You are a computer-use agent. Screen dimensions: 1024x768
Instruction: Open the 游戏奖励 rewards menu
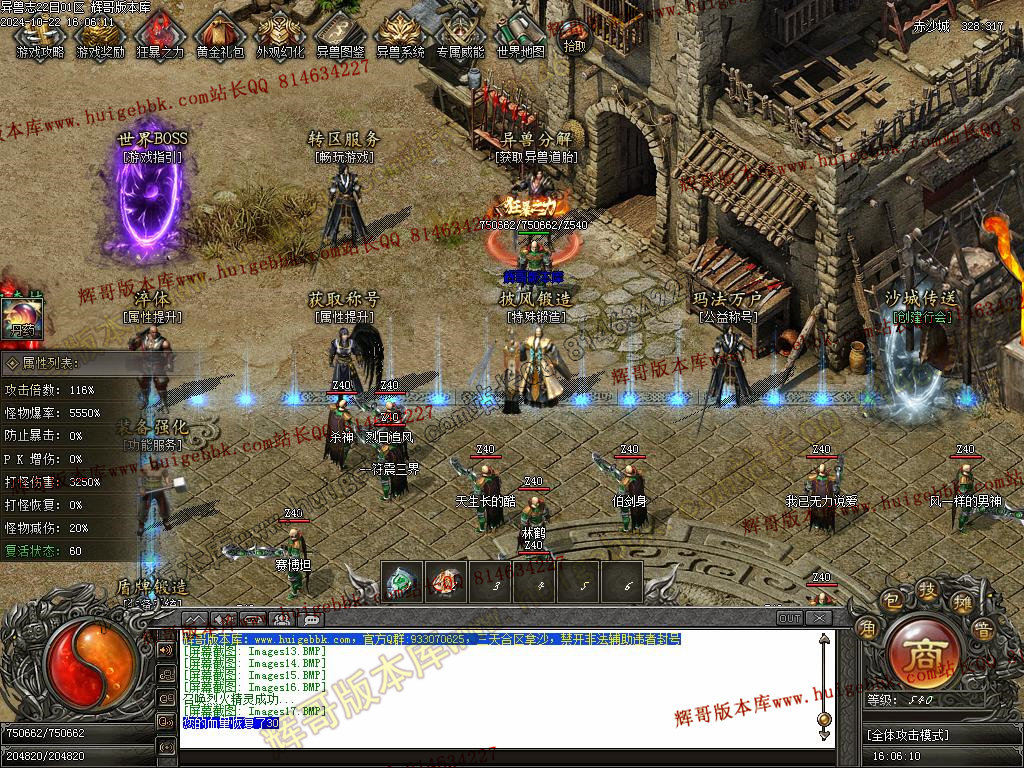[x=100, y=35]
